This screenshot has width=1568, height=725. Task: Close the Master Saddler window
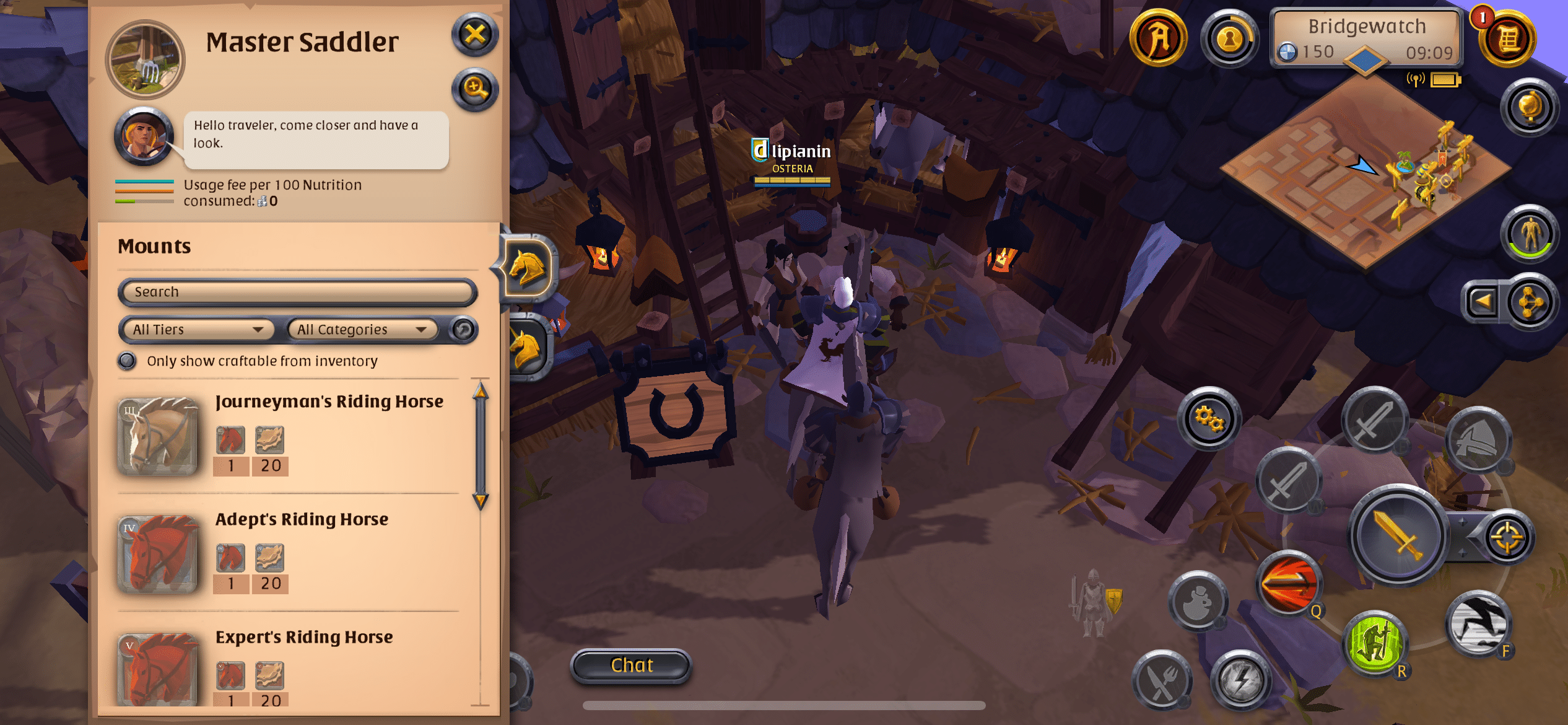(475, 35)
